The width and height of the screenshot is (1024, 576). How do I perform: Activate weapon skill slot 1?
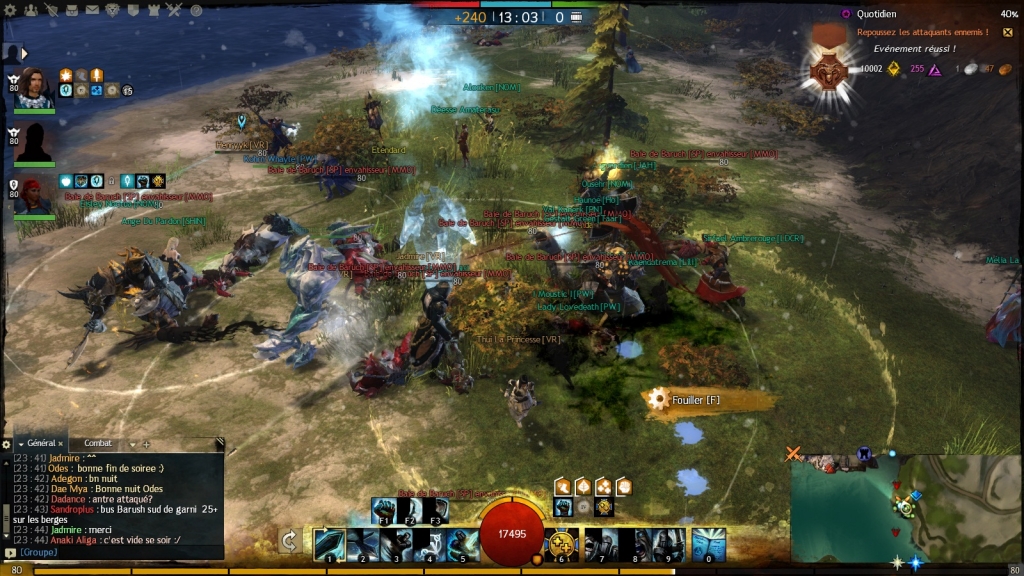330,544
